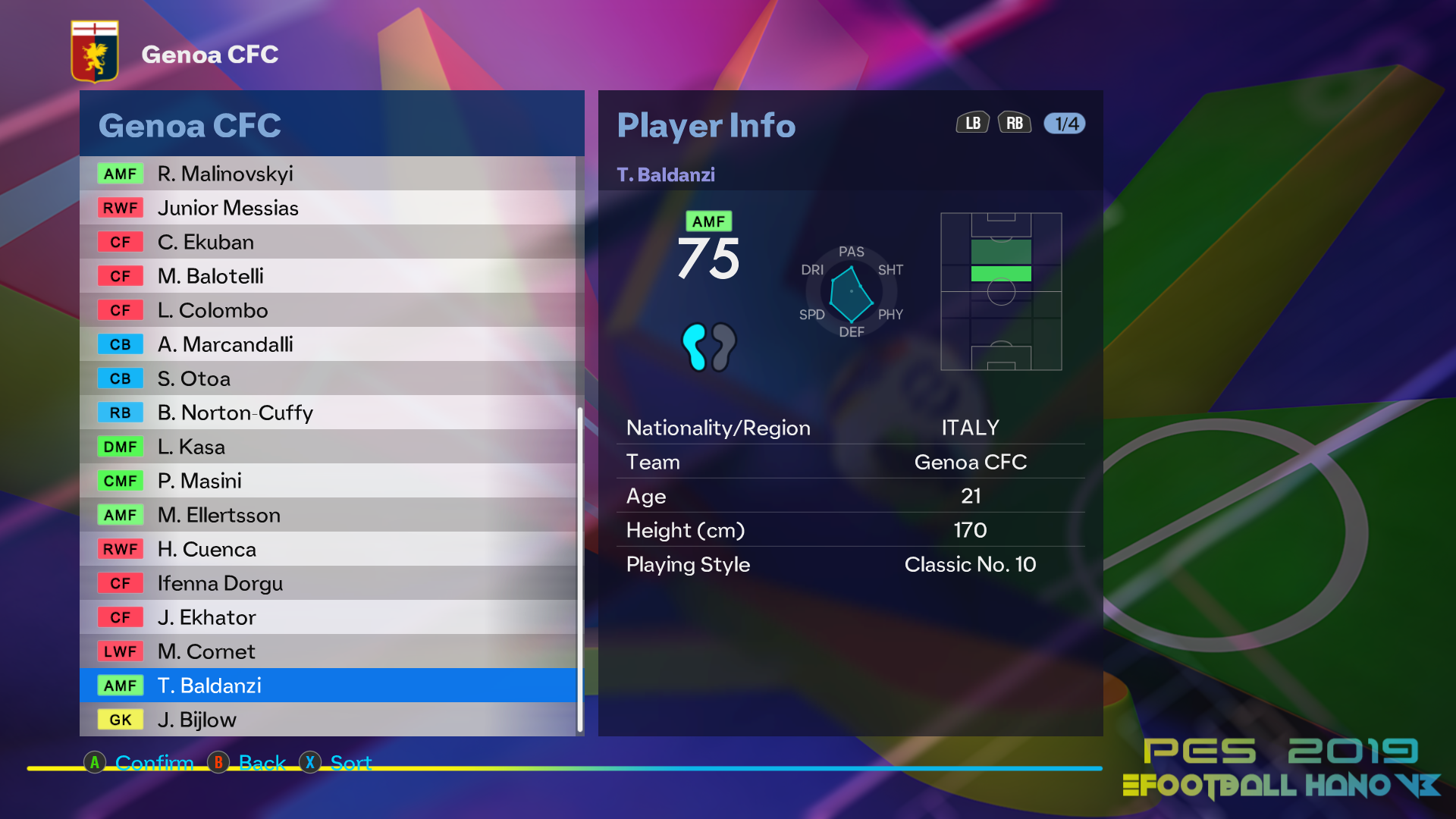The width and height of the screenshot is (1456, 819).
Task: Choose Ifenna Dorgu row
Action: 328,583
